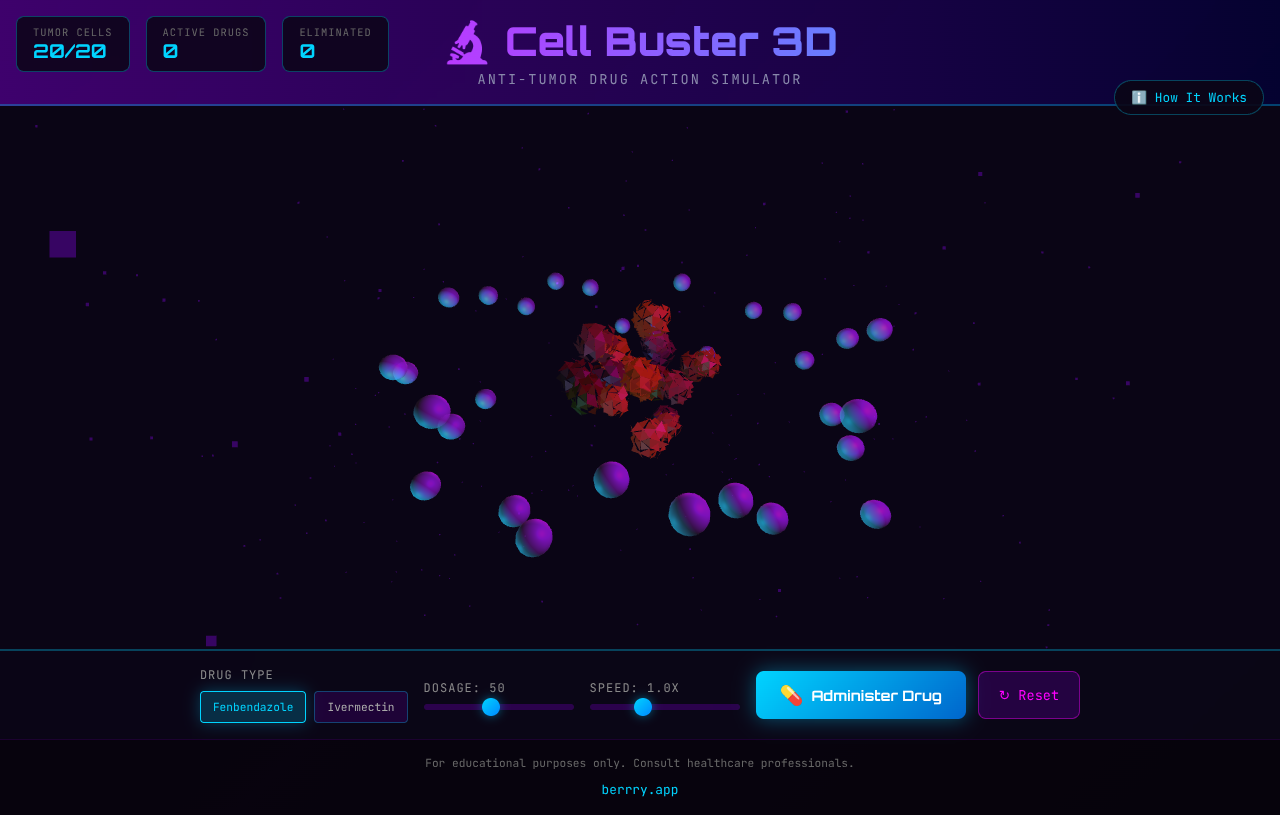Click the Eliminated counter panel
The width and height of the screenshot is (1280, 815).
tap(335, 43)
